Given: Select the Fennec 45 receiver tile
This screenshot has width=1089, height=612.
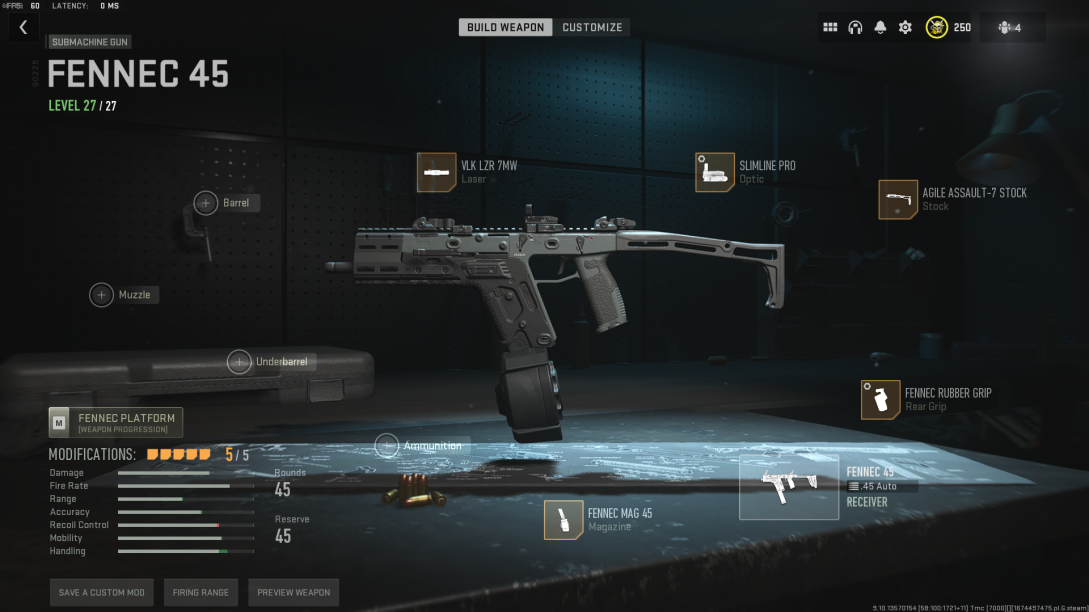Looking at the screenshot, I should (788, 486).
